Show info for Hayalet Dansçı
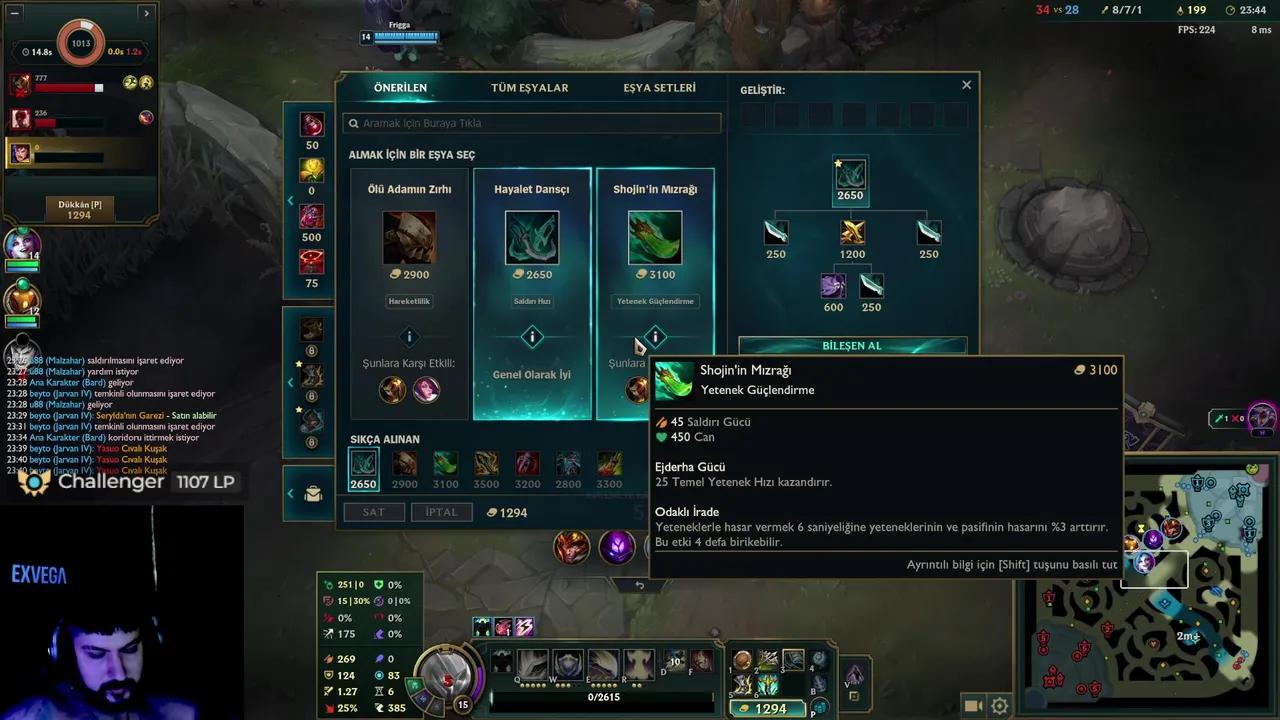This screenshot has height=720, width=1280. [532, 337]
